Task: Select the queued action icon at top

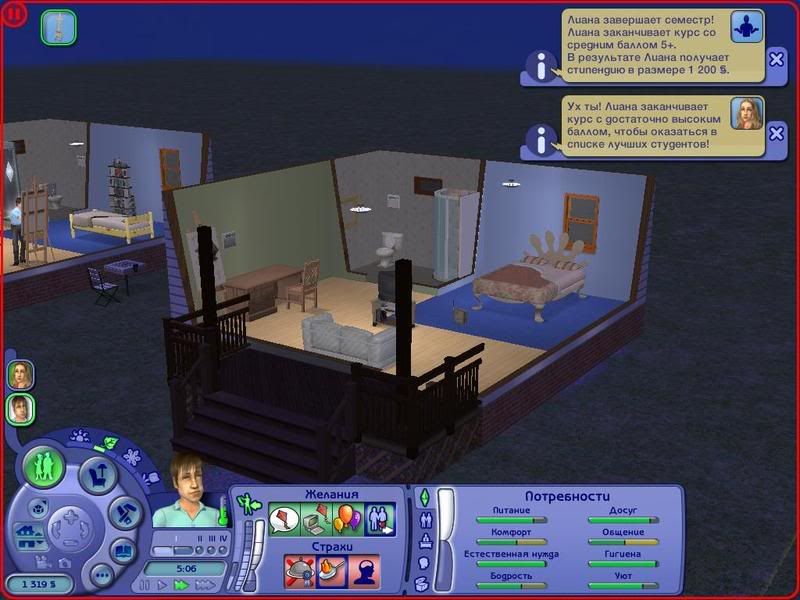Action: (x=59, y=26)
